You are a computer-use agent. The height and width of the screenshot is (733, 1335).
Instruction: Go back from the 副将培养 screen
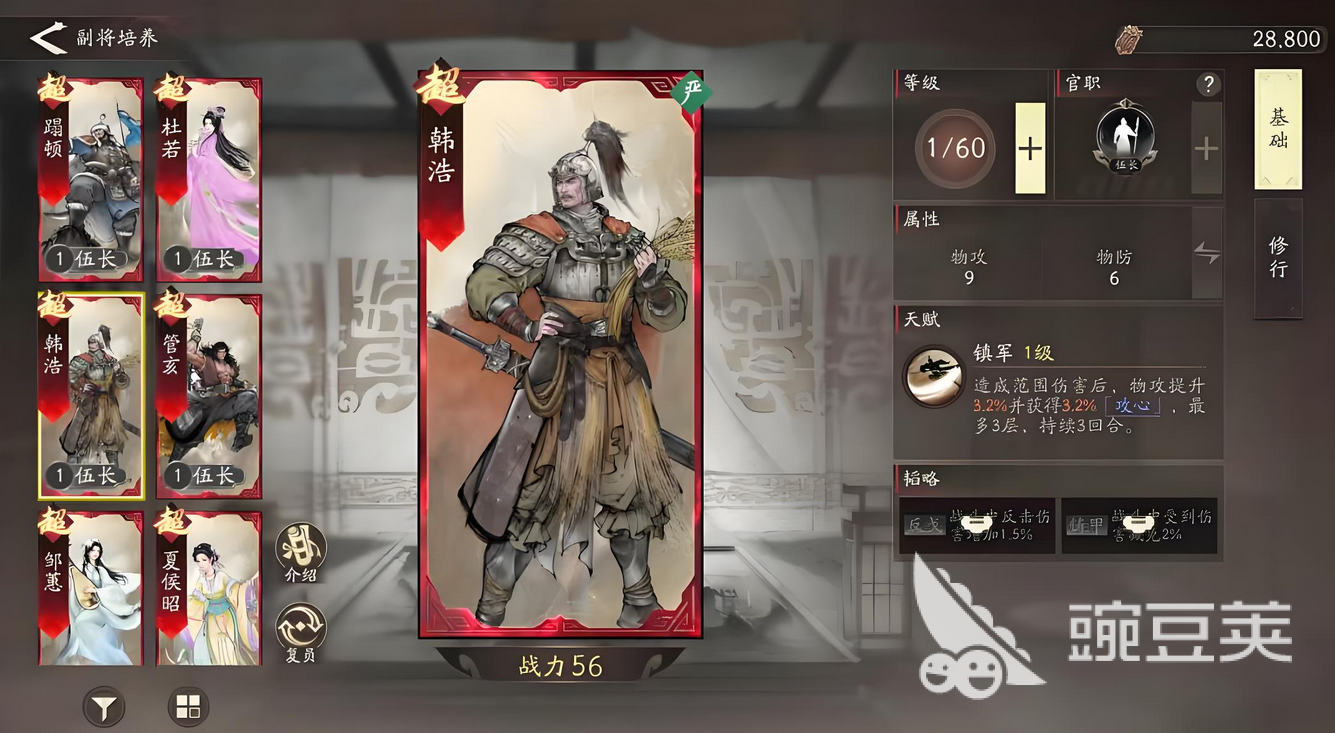pos(46,38)
